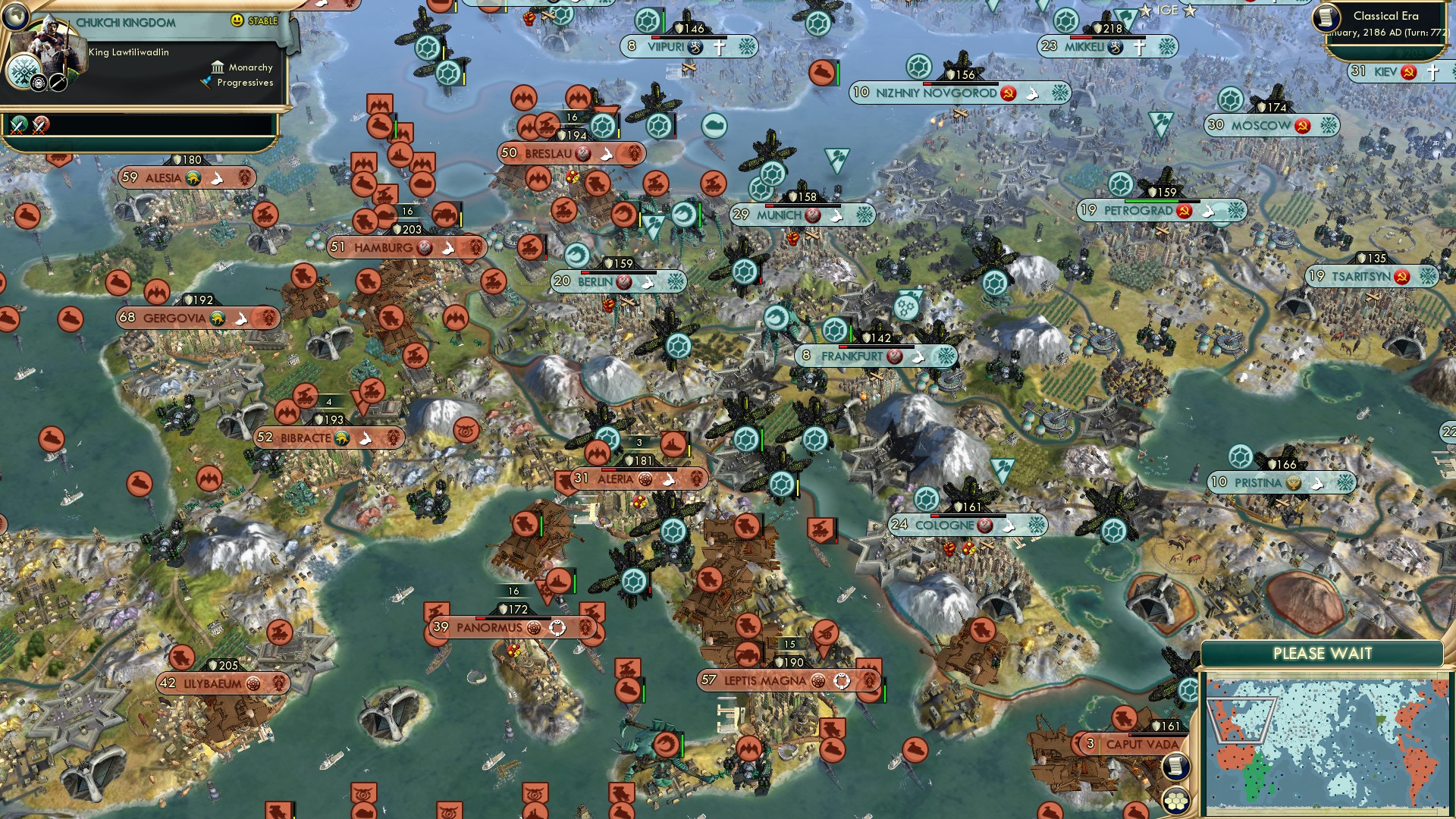Click the hammer-and-sickle icon on Moscow's banner
Viewport: 1456px width, 819px height.
(1304, 127)
